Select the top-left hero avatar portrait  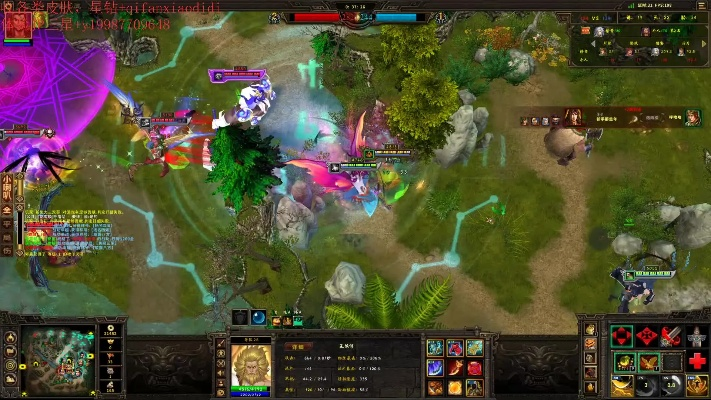[18, 24]
